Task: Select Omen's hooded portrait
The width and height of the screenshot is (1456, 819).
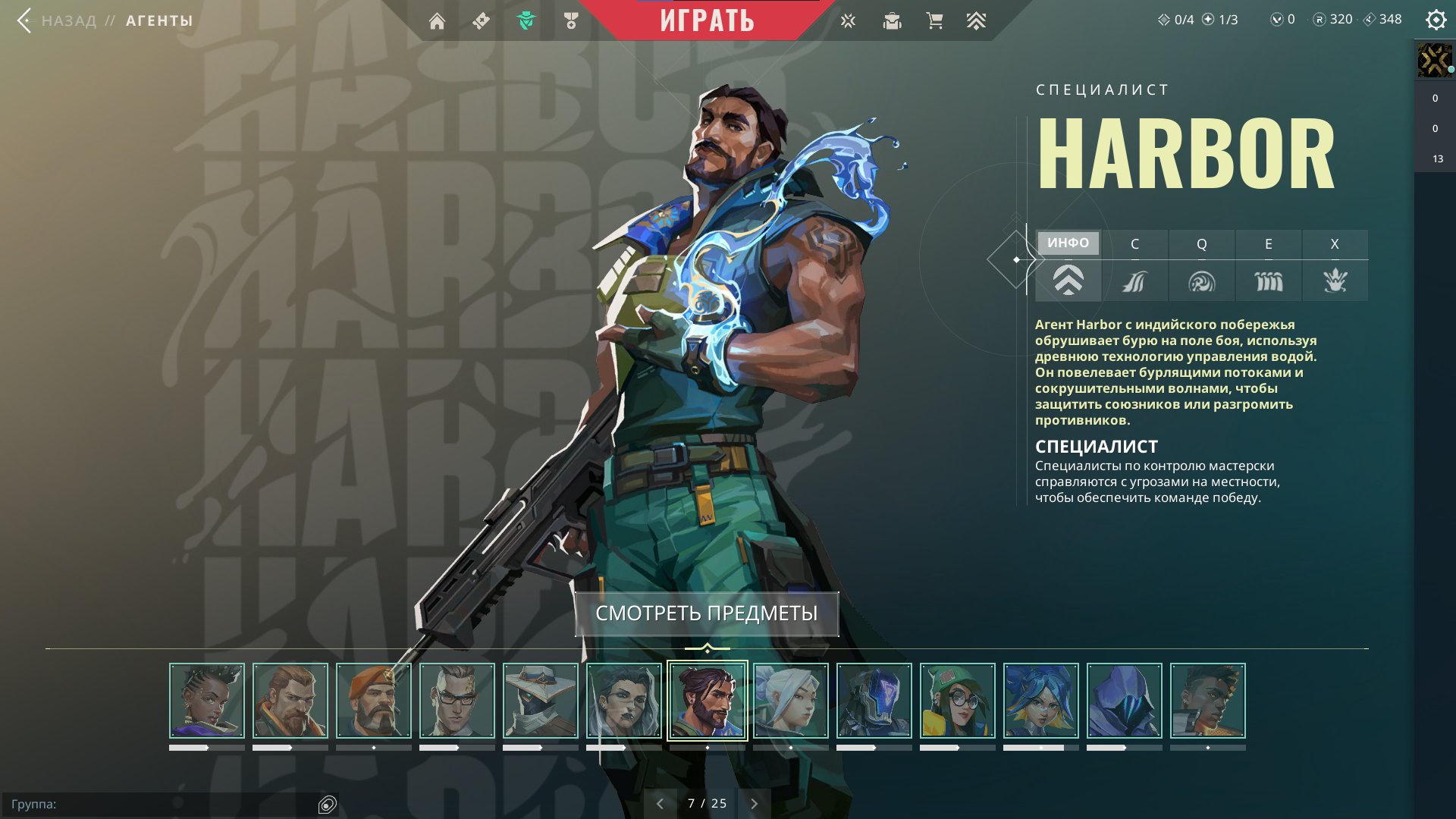Action: click(1125, 701)
